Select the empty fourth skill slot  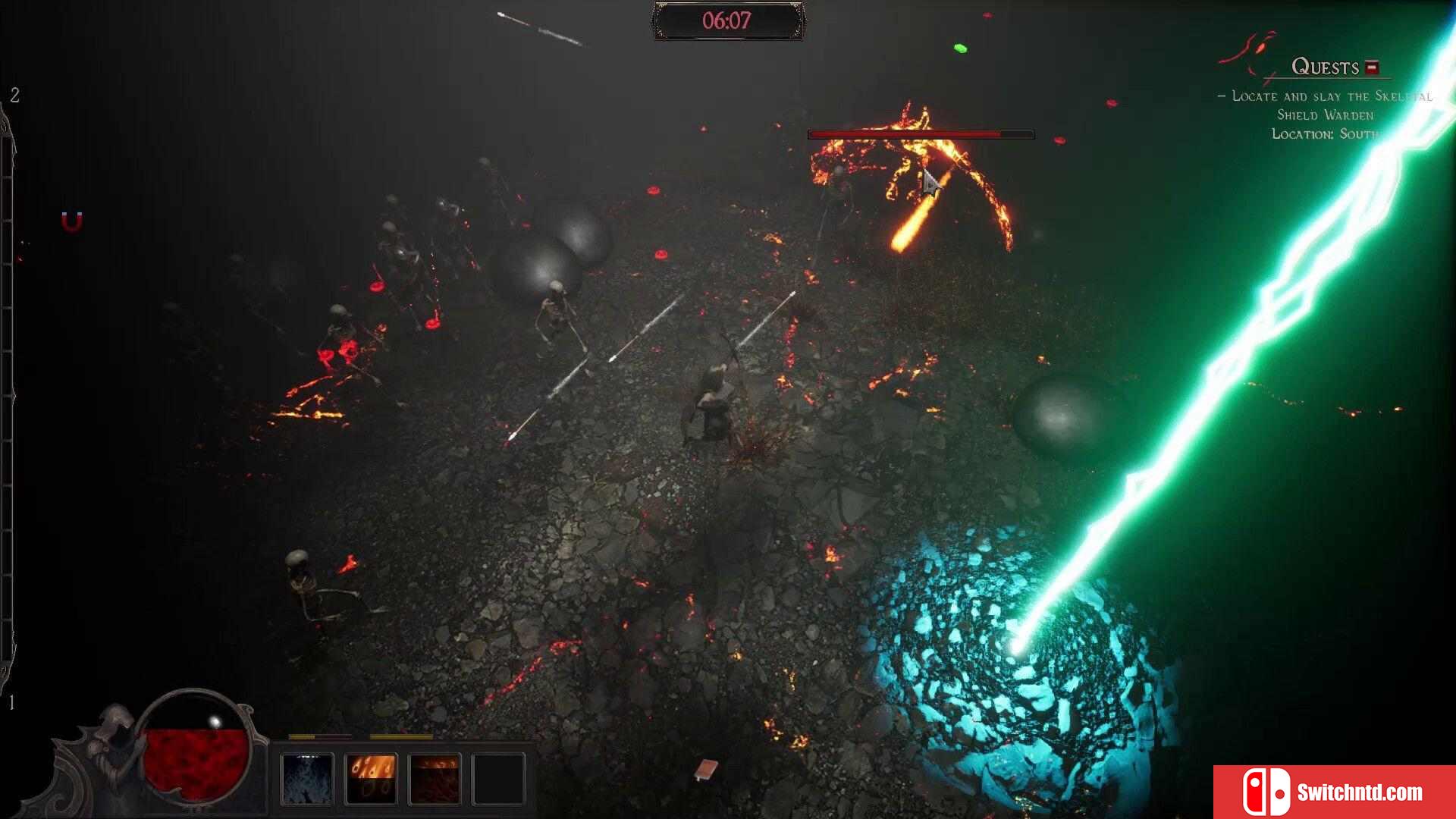[498, 779]
